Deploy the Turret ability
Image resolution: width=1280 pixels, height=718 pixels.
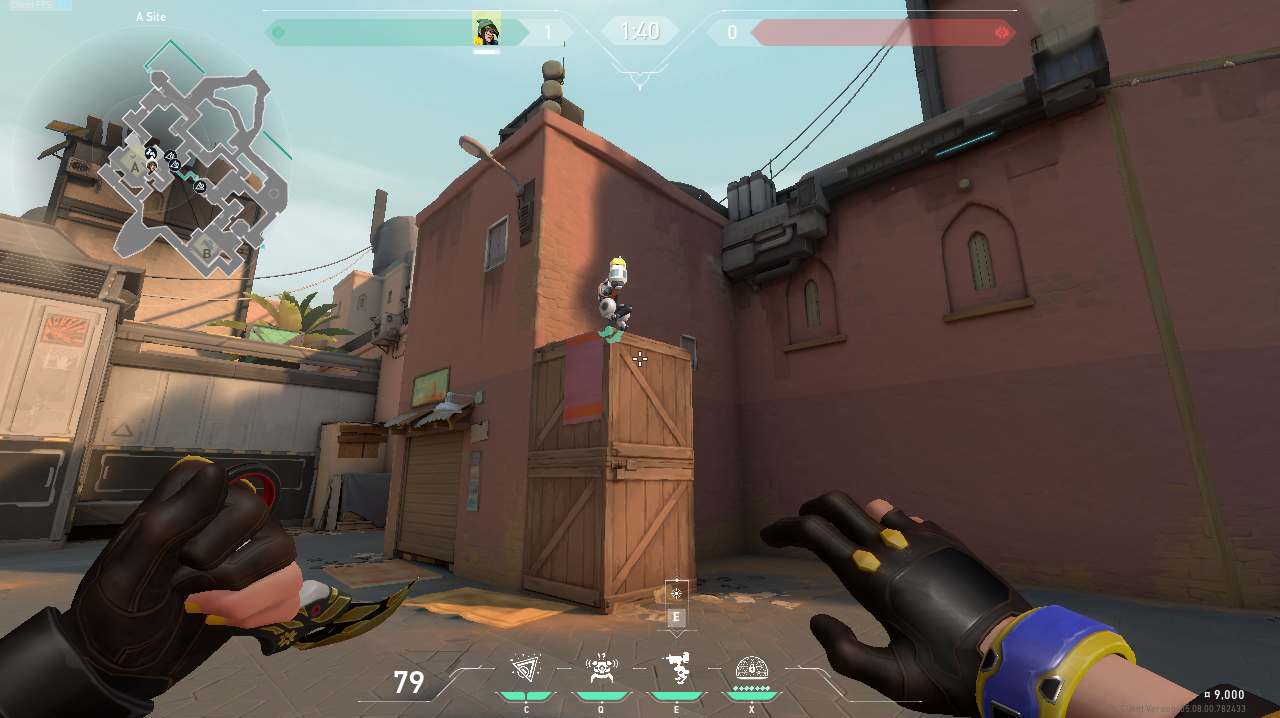(676, 669)
